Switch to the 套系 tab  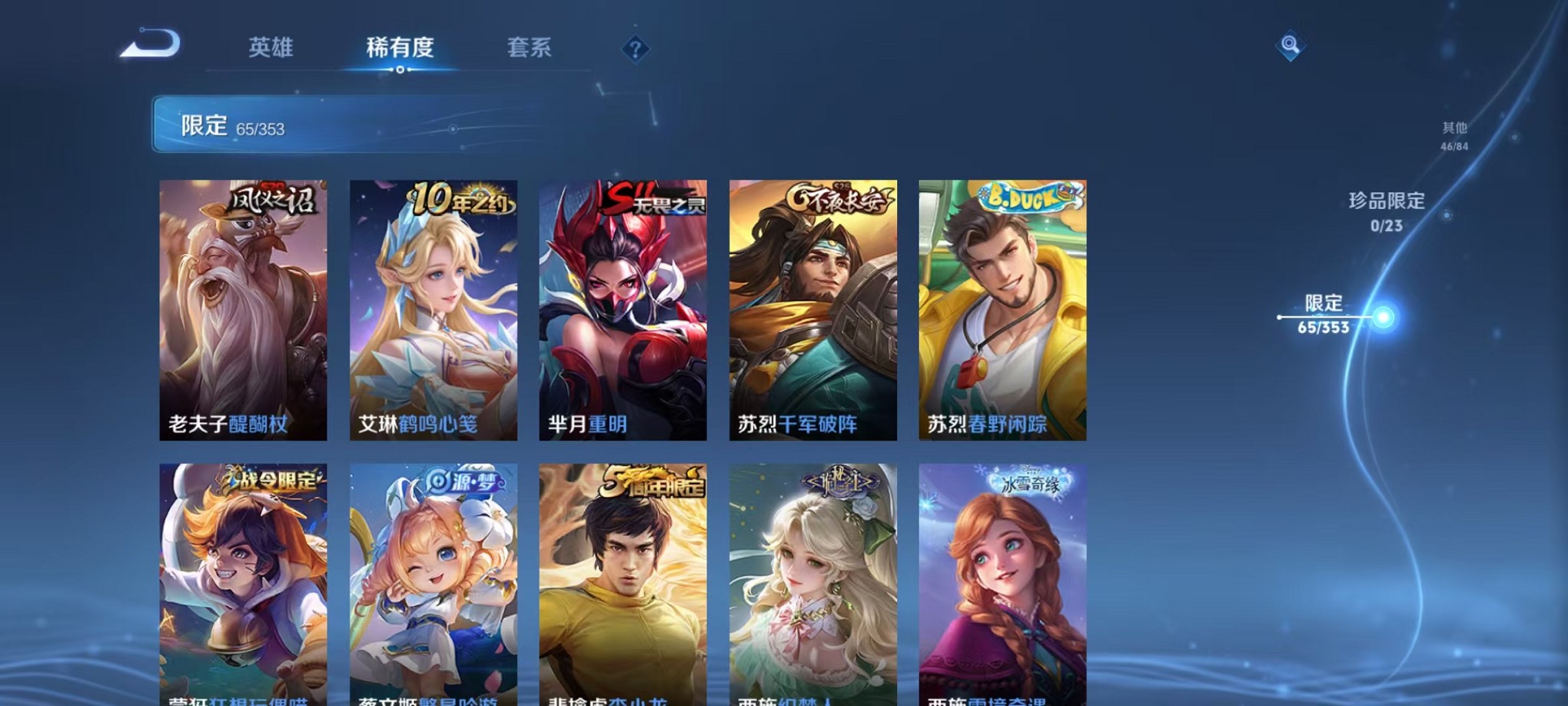530,48
